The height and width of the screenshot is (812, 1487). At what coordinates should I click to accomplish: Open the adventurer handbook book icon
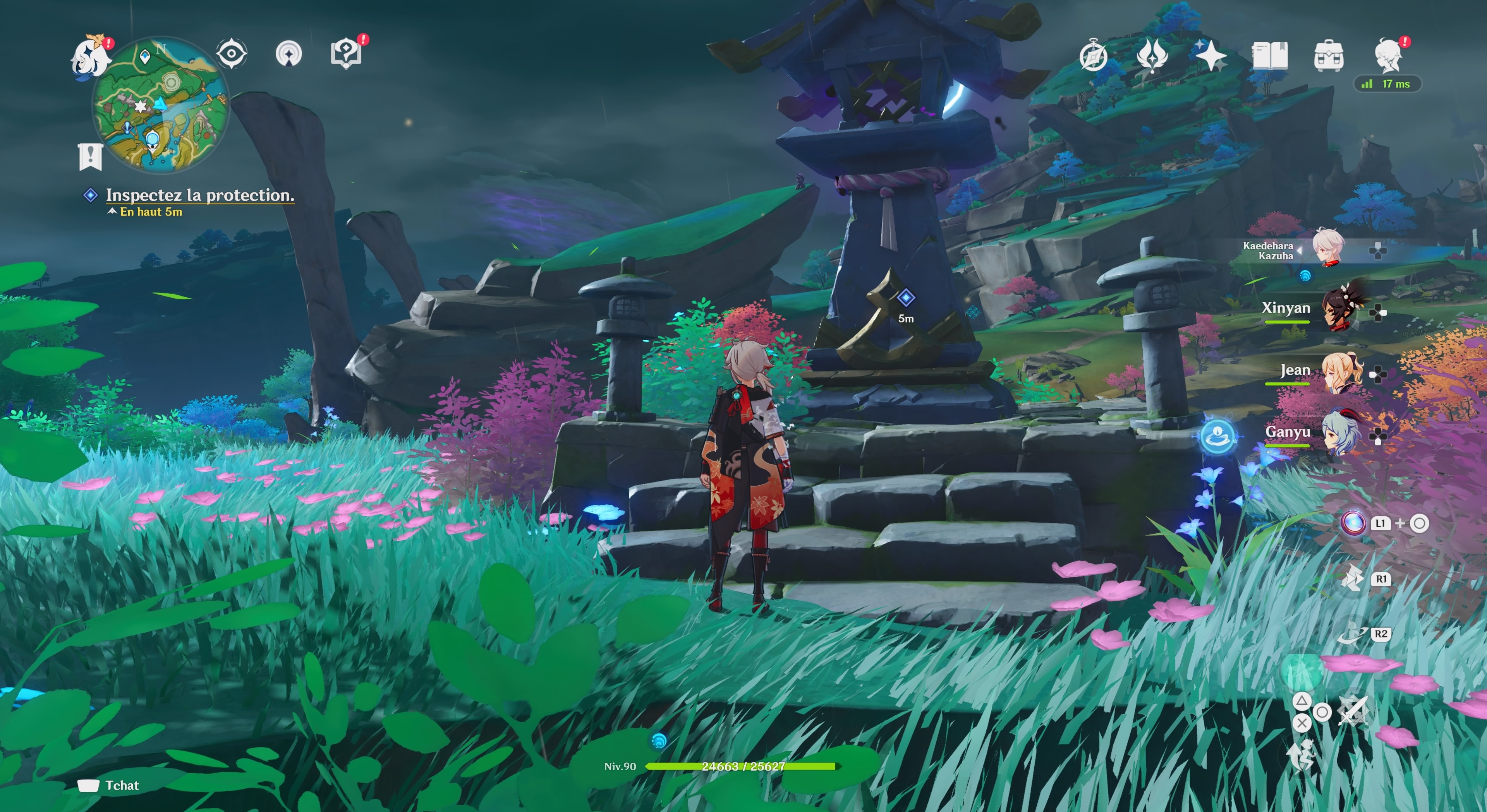pyautogui.click(x=1269, y=56)
